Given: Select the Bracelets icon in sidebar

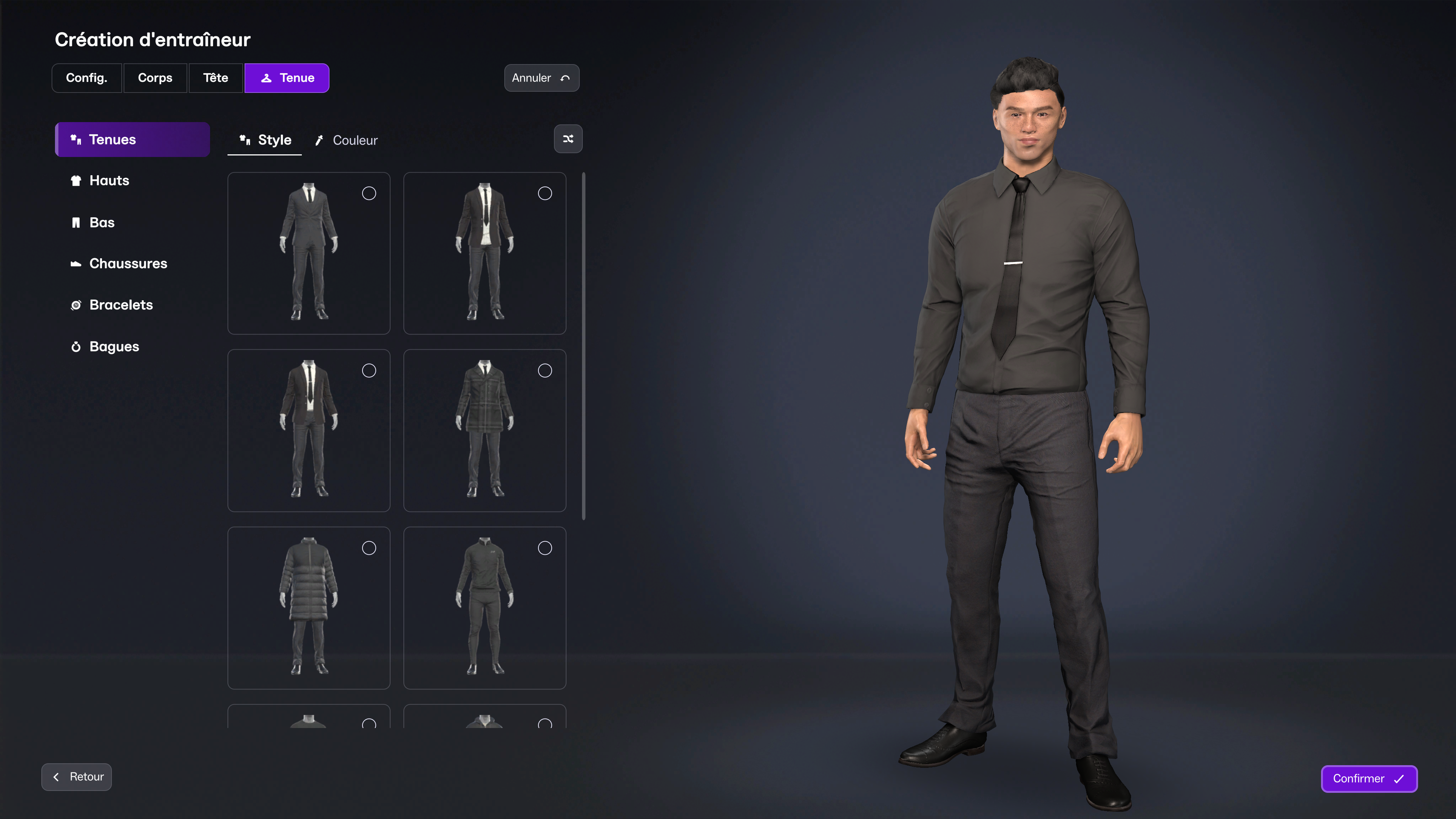Looking at the screenshot, I should click(x=76, y=304).
